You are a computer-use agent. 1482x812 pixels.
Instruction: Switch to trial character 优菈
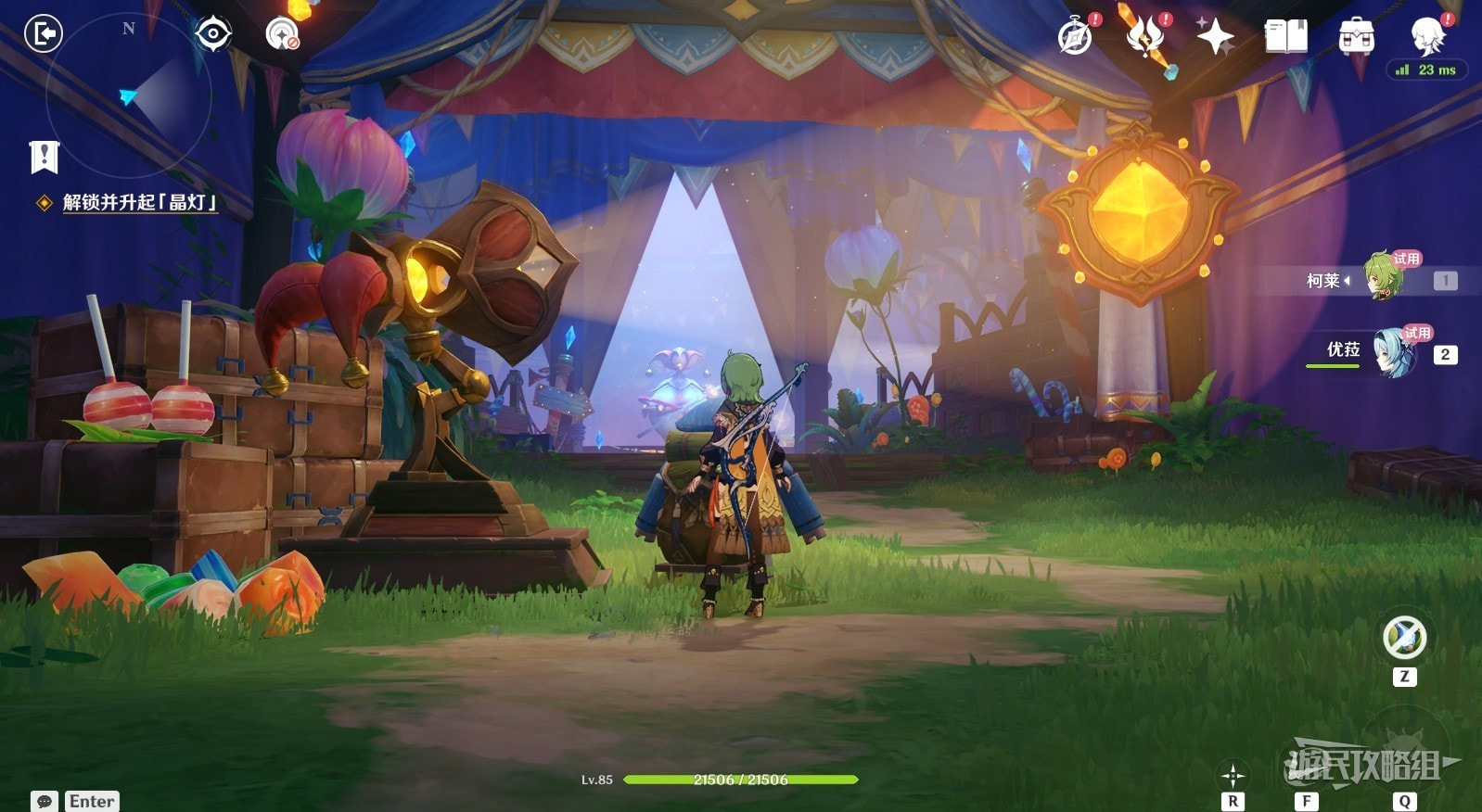pyautogui.click(x=1394, y=352)
